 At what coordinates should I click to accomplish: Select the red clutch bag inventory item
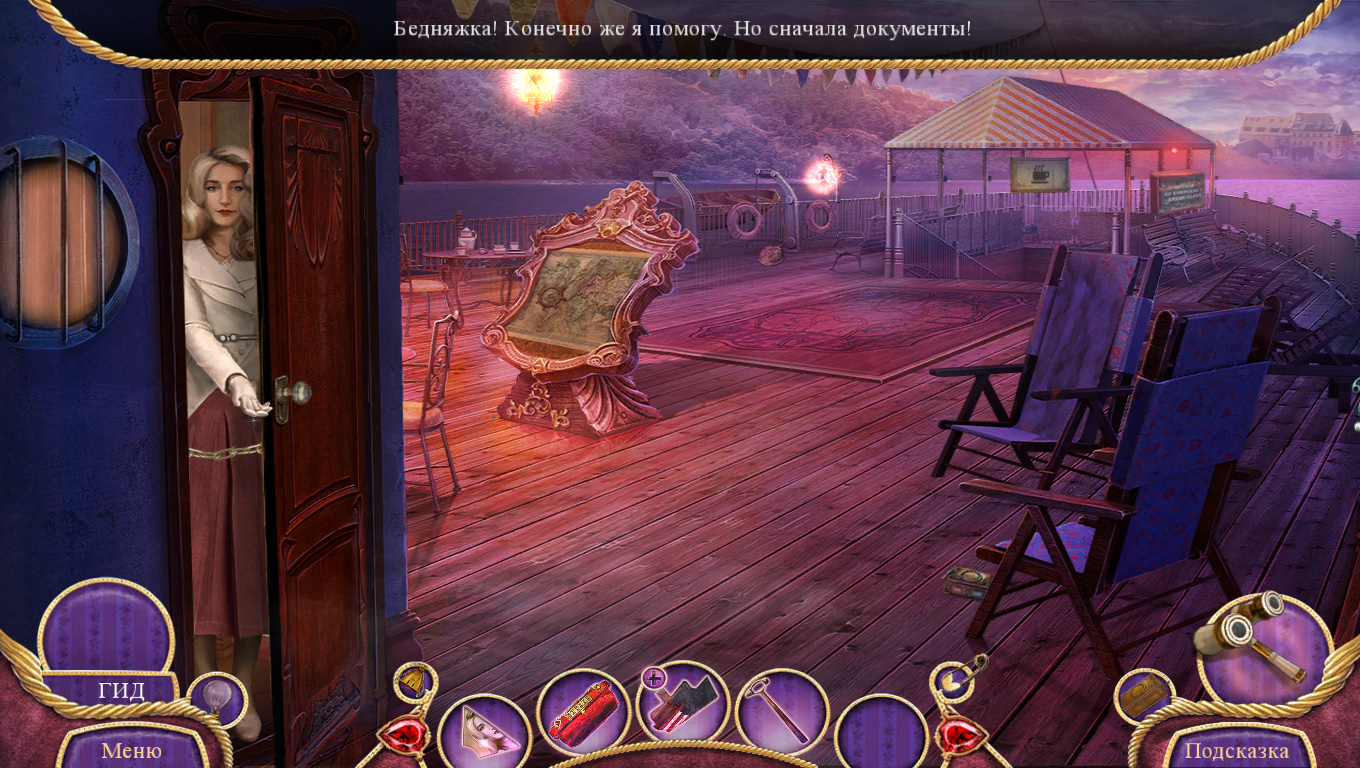pos(583,715)
